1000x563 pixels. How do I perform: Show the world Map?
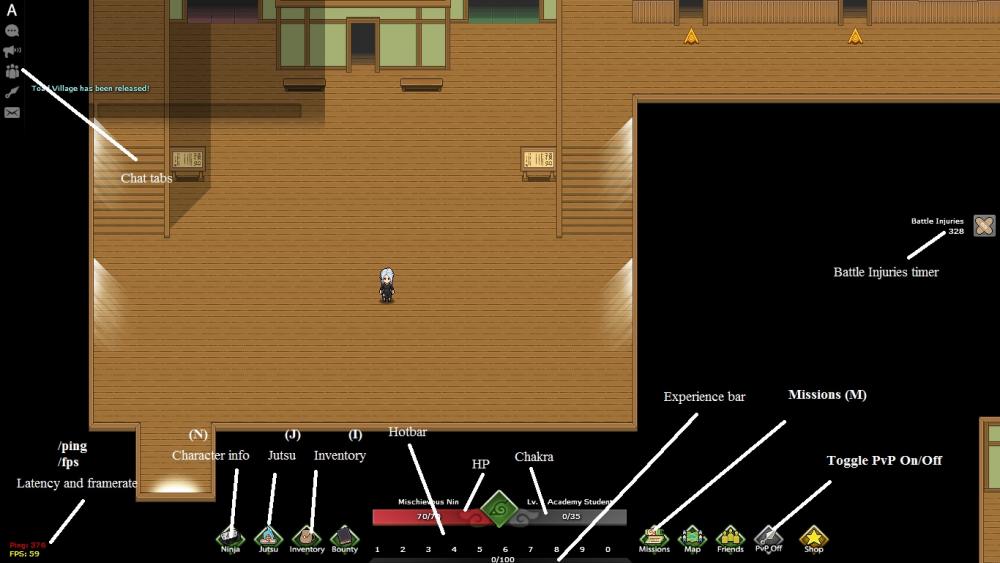pyautogui.click(x=692, y=538)
